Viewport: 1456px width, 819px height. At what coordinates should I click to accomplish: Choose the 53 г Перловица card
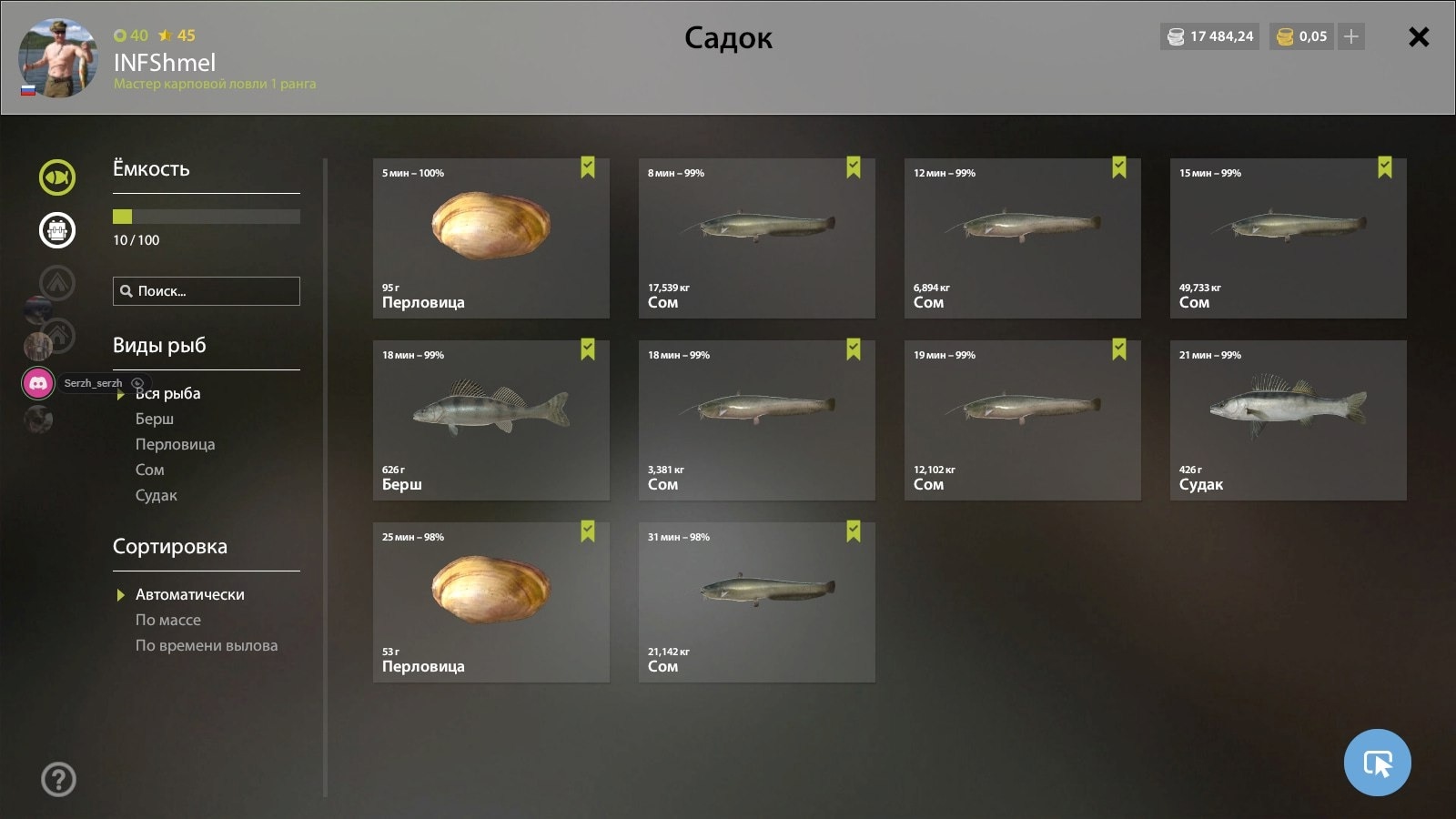click(x=490, y=602)
